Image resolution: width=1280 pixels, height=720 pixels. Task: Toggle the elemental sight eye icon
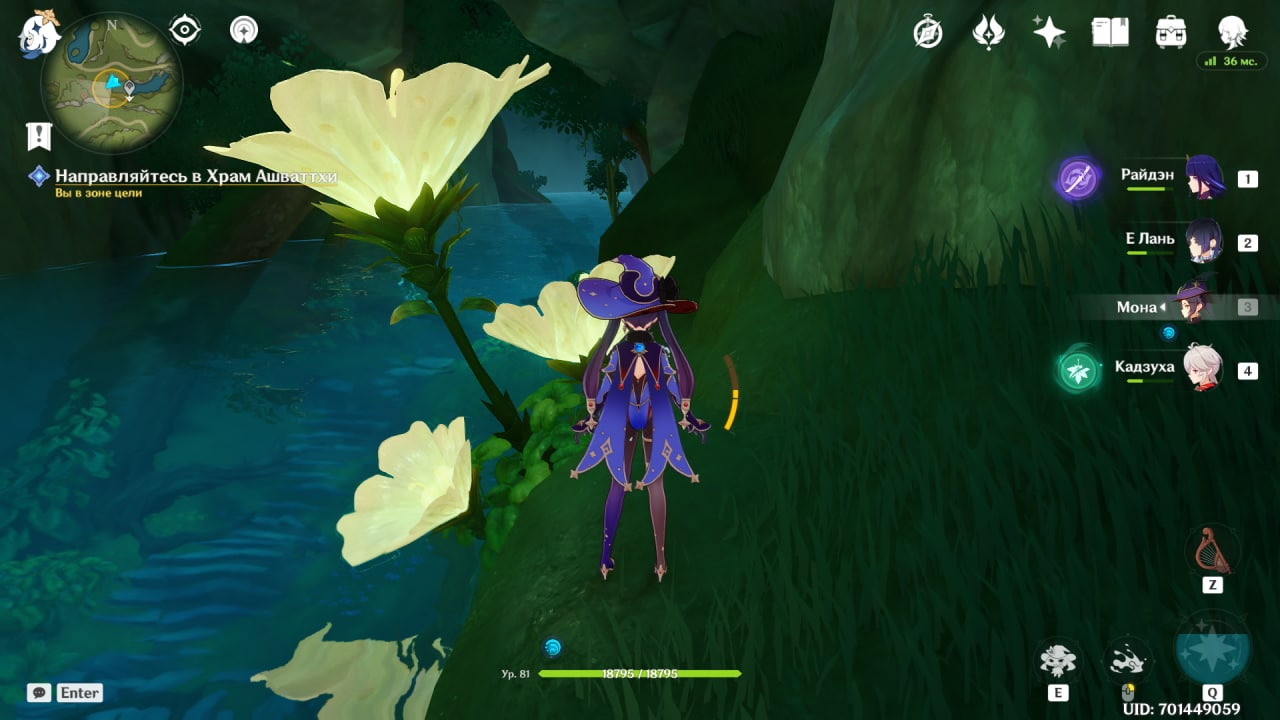pos(185,30)
